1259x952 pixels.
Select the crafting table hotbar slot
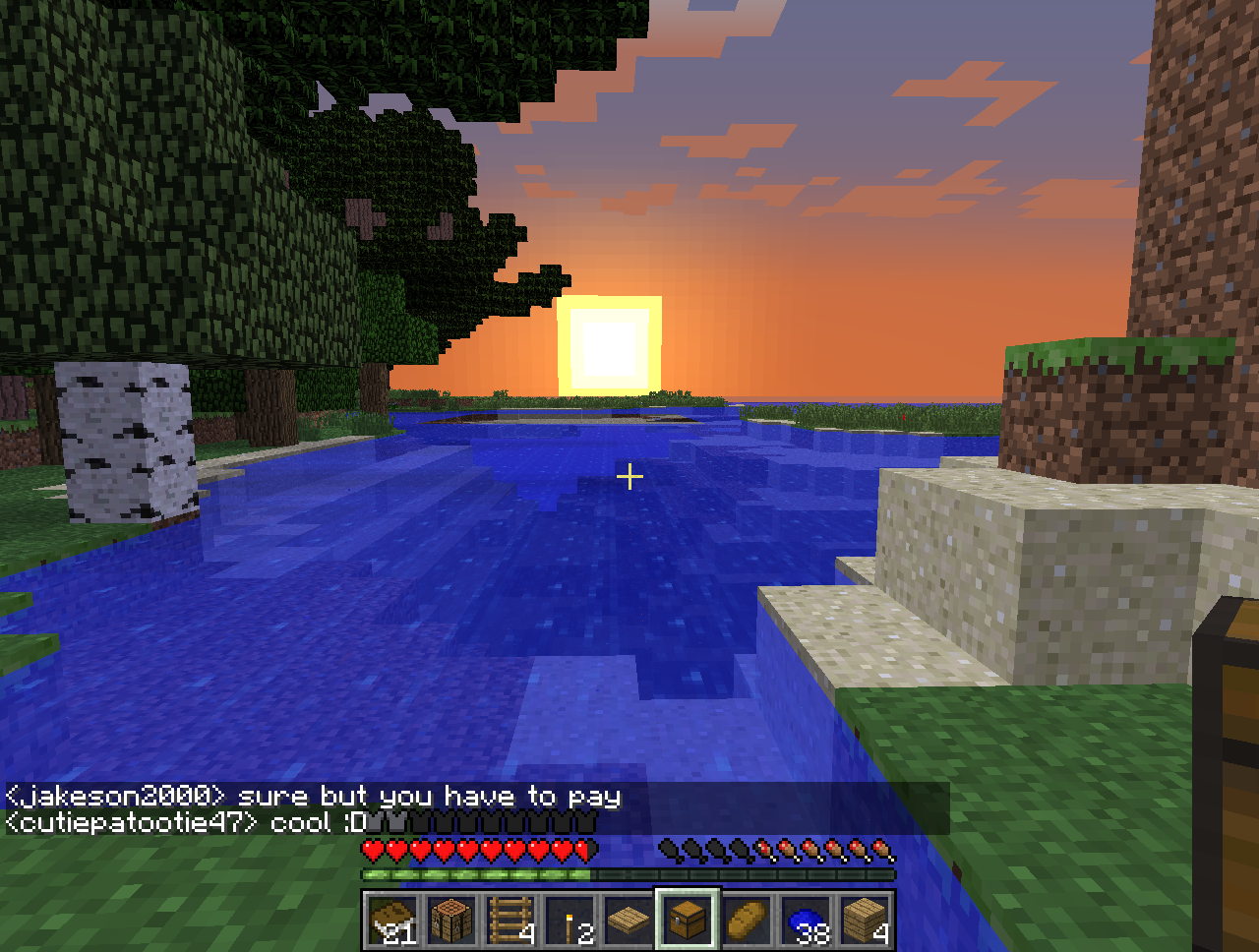point(452,921)
